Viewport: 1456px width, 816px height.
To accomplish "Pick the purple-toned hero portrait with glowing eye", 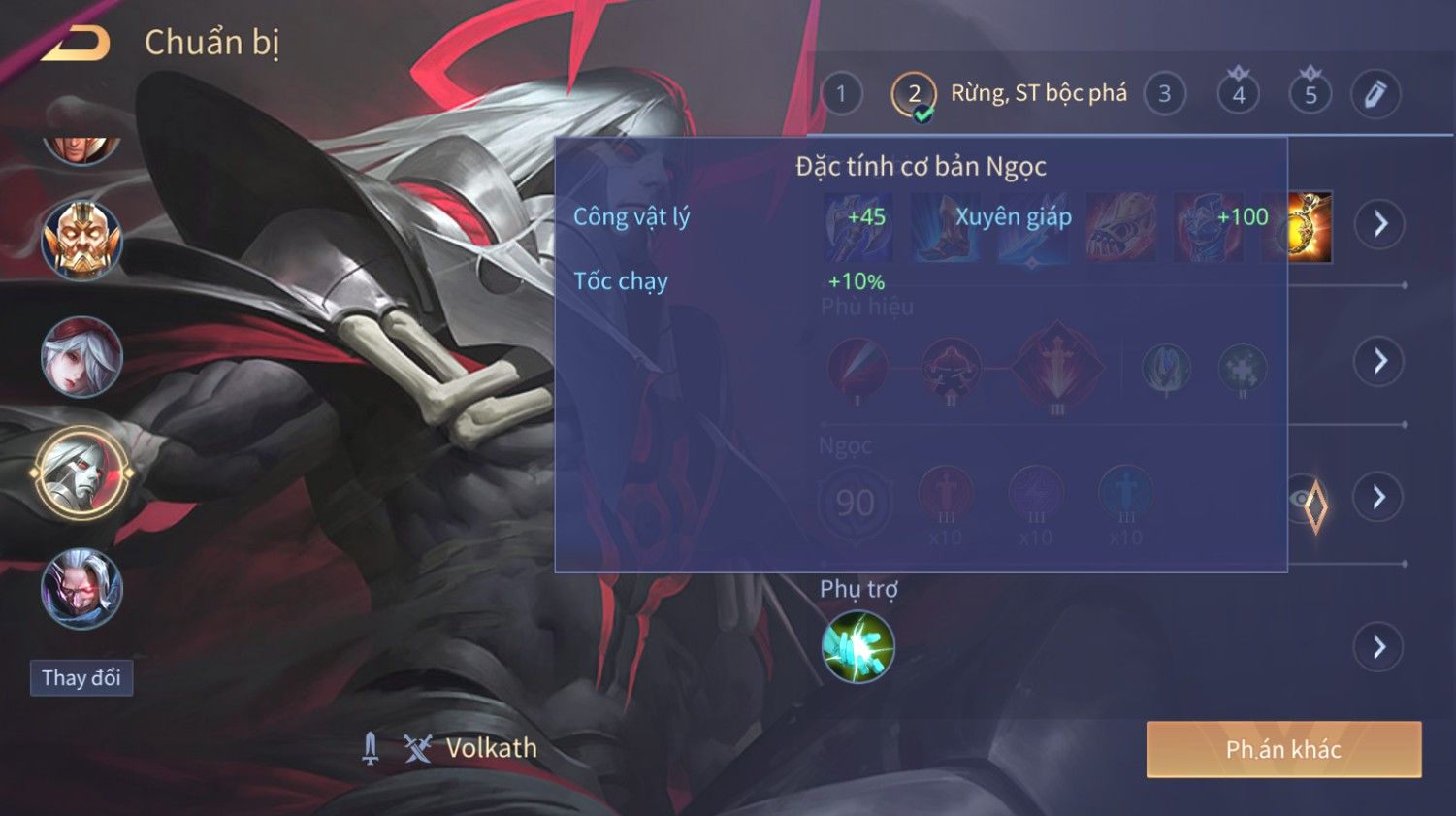I will click(x=81, y=589).
